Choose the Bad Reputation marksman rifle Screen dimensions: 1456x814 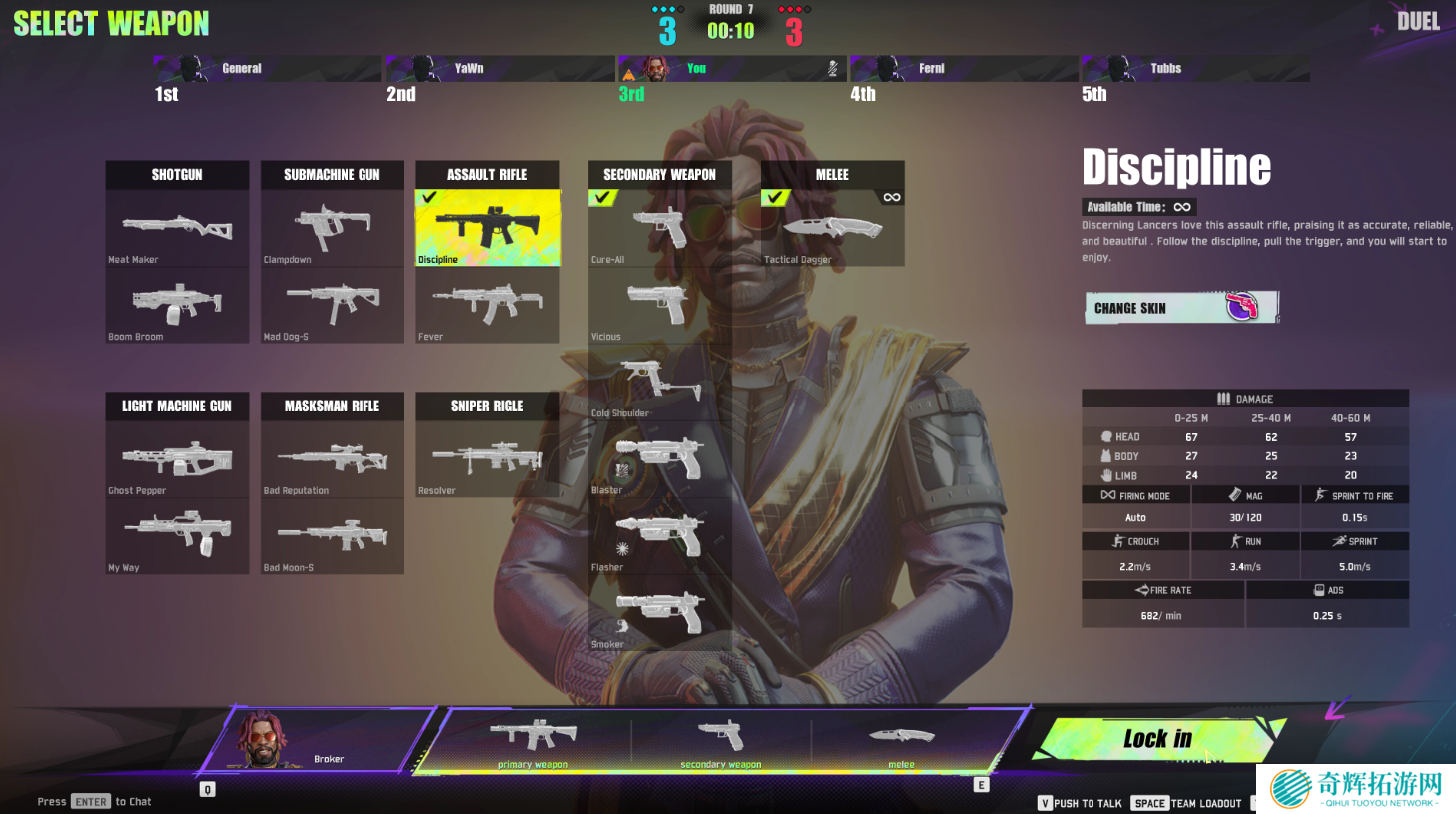pyautogui.click(x=332, y=459)
